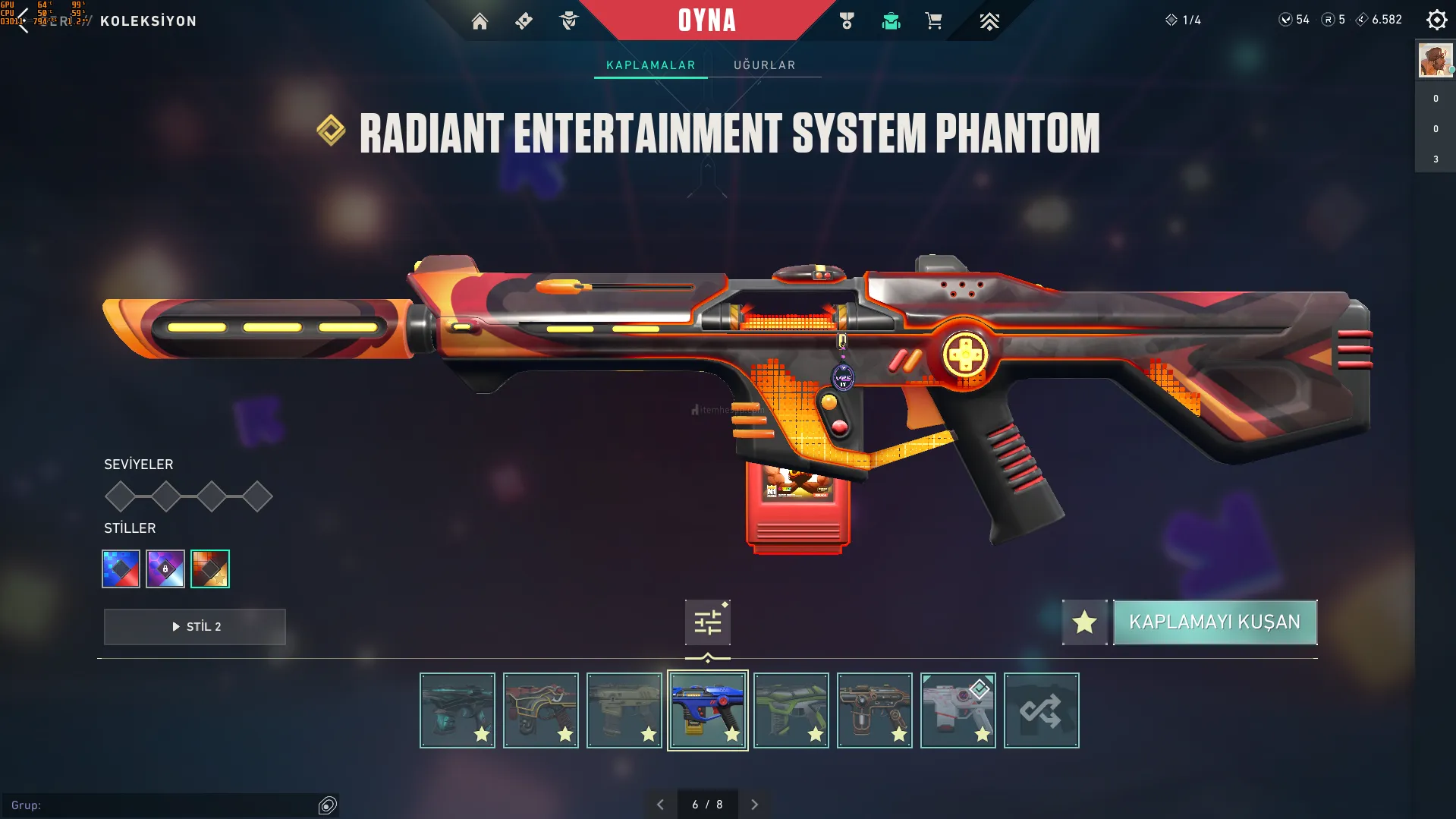Select the blue Phantom skin thumbnail

707,710
